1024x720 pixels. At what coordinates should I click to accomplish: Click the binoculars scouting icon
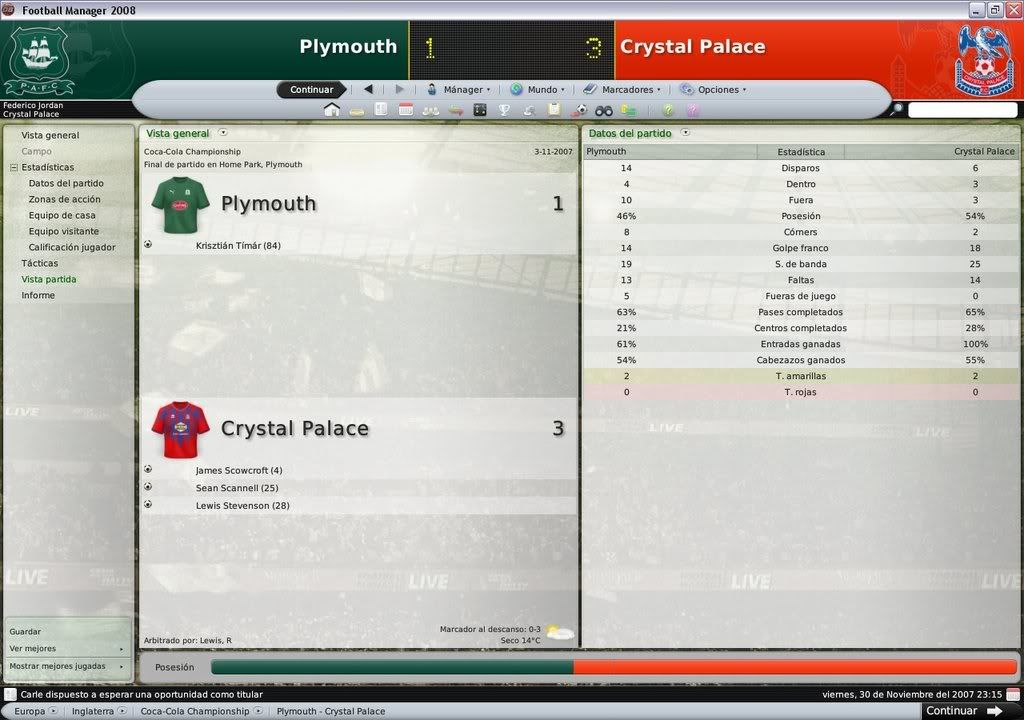(604, 110)
